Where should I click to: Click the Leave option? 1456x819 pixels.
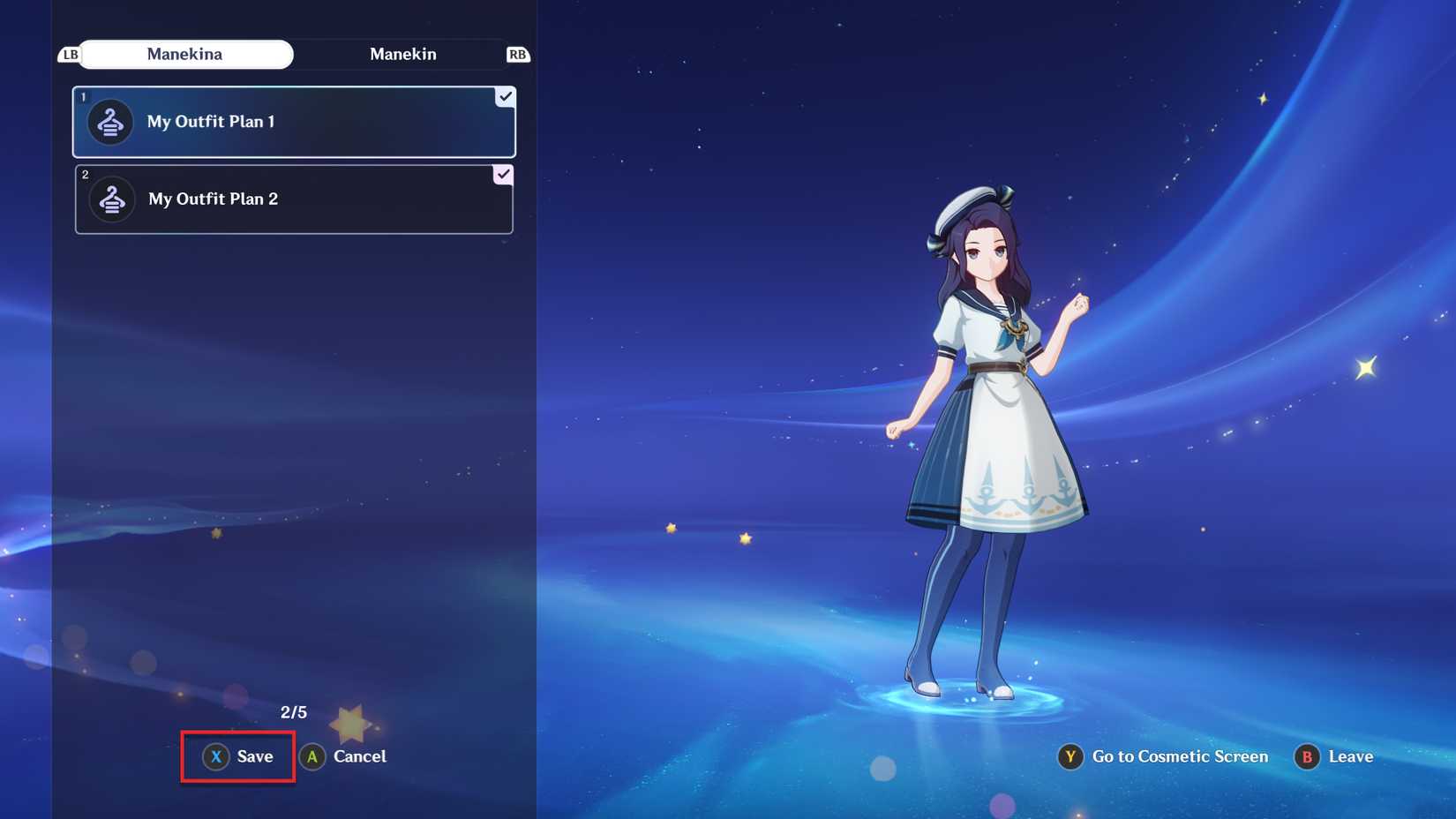click(x=1334, y=756)
